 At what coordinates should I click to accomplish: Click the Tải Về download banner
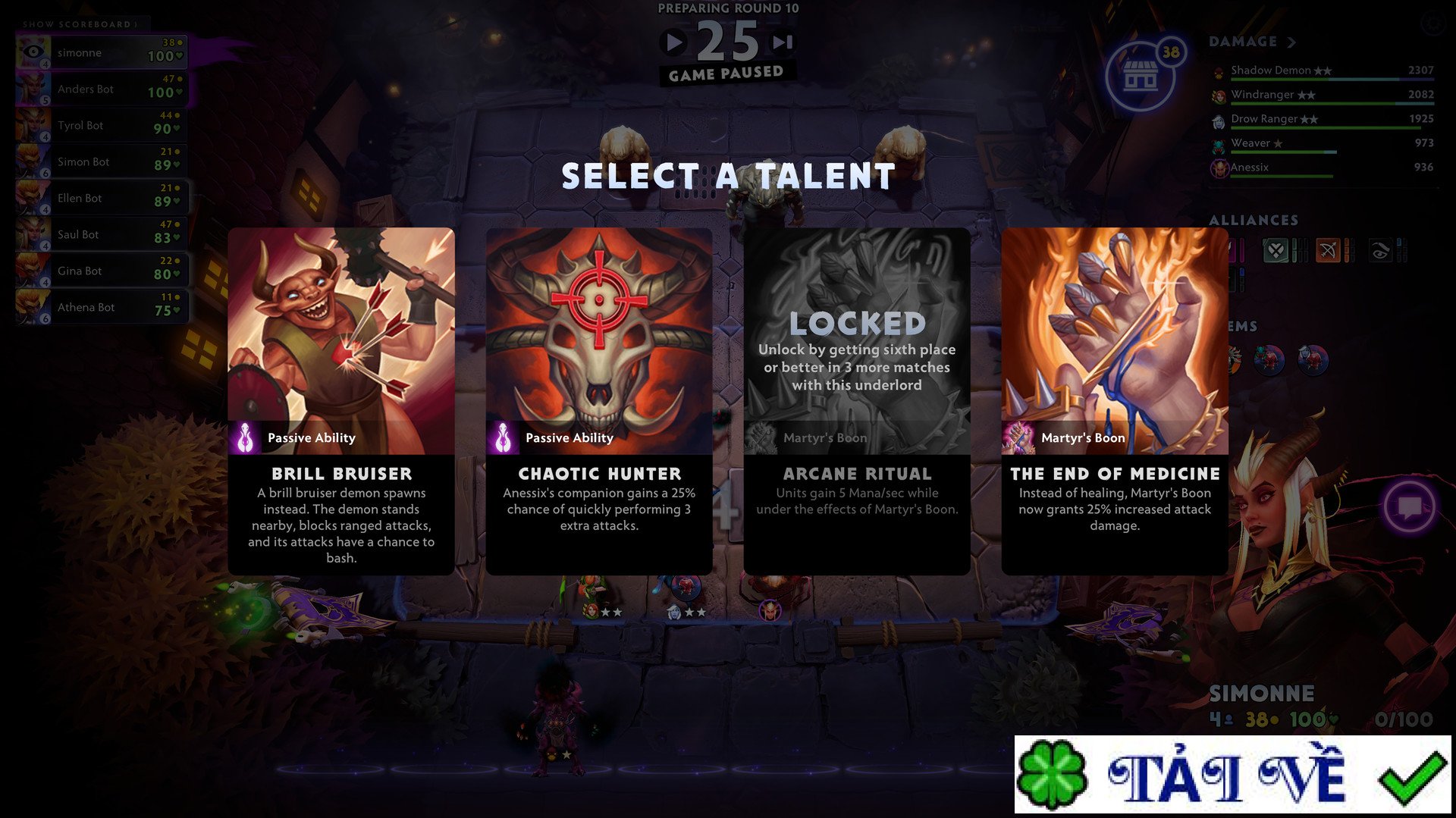point(1232,775)
